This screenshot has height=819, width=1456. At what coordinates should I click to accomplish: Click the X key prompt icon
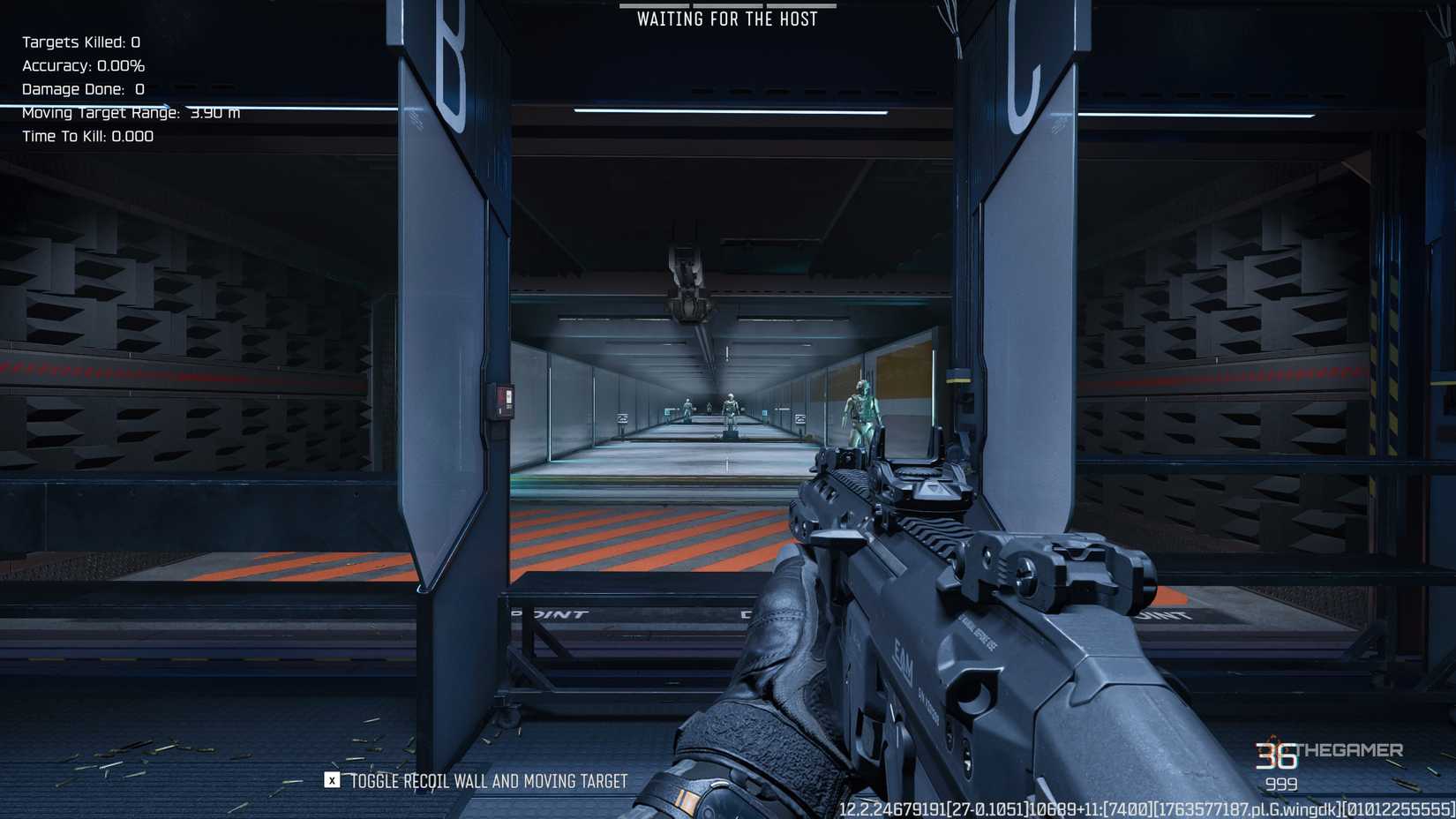click(331, 781)
